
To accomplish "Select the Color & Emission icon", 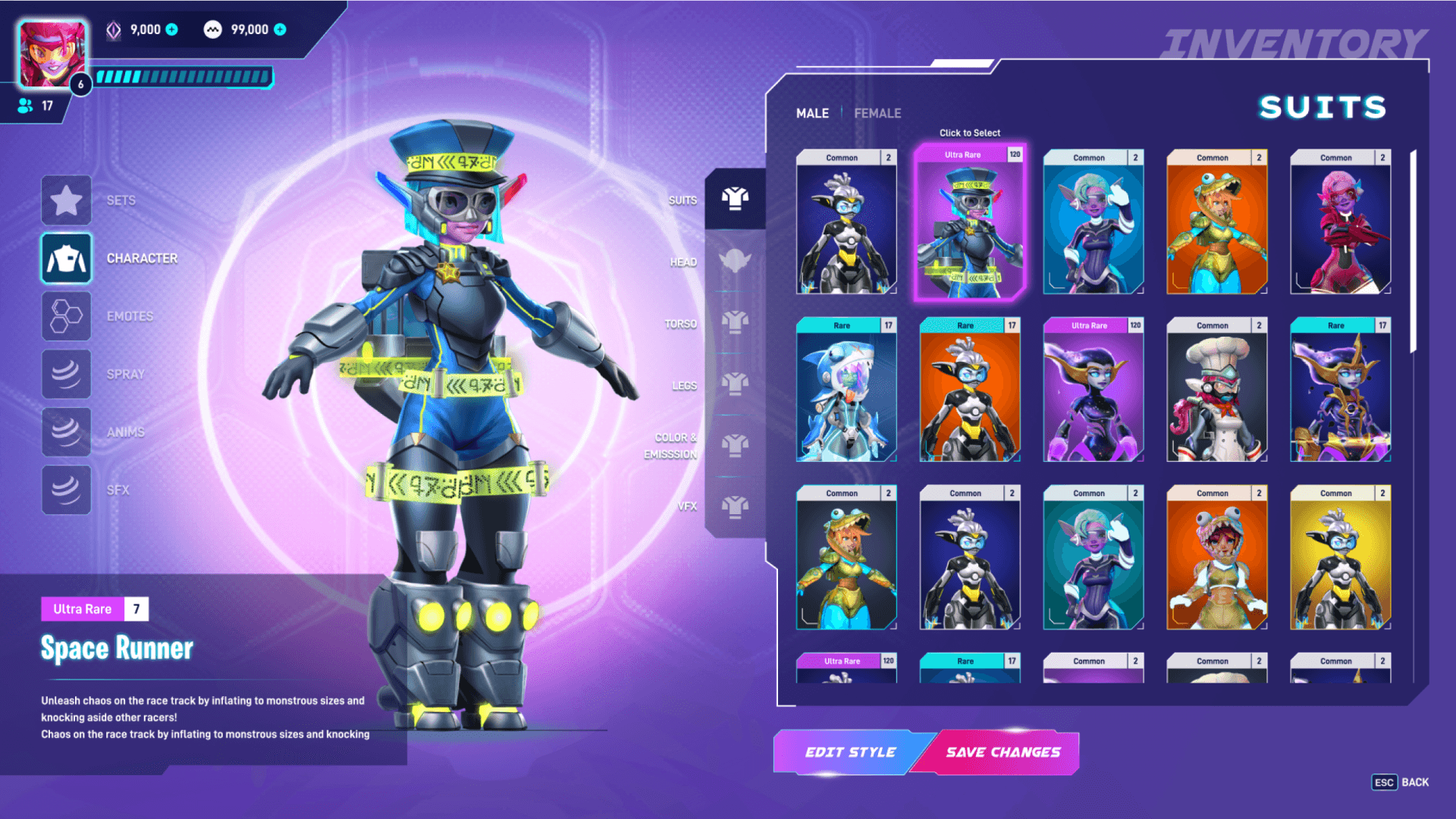I will point(734,445).
